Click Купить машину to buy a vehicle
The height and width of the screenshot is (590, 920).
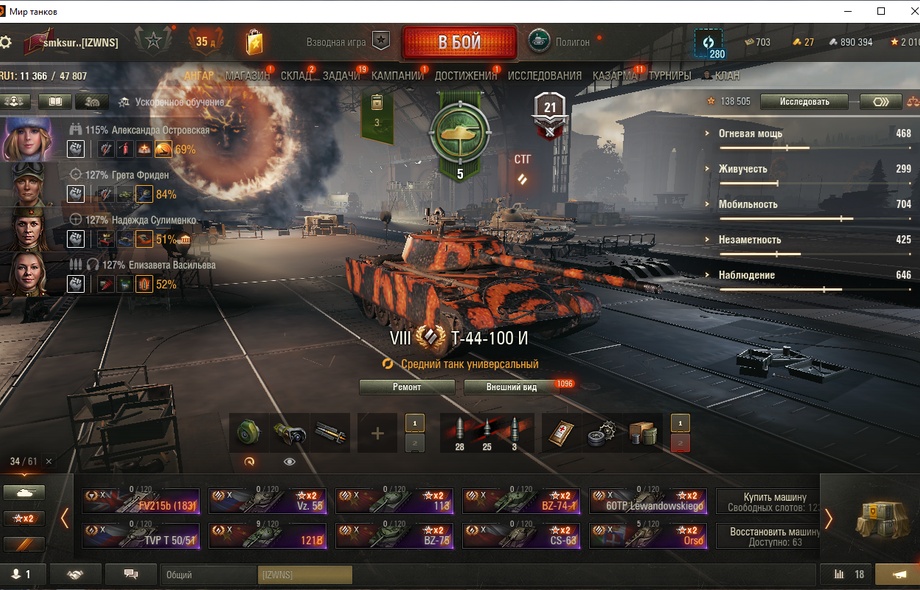click(x=767, y=501)
